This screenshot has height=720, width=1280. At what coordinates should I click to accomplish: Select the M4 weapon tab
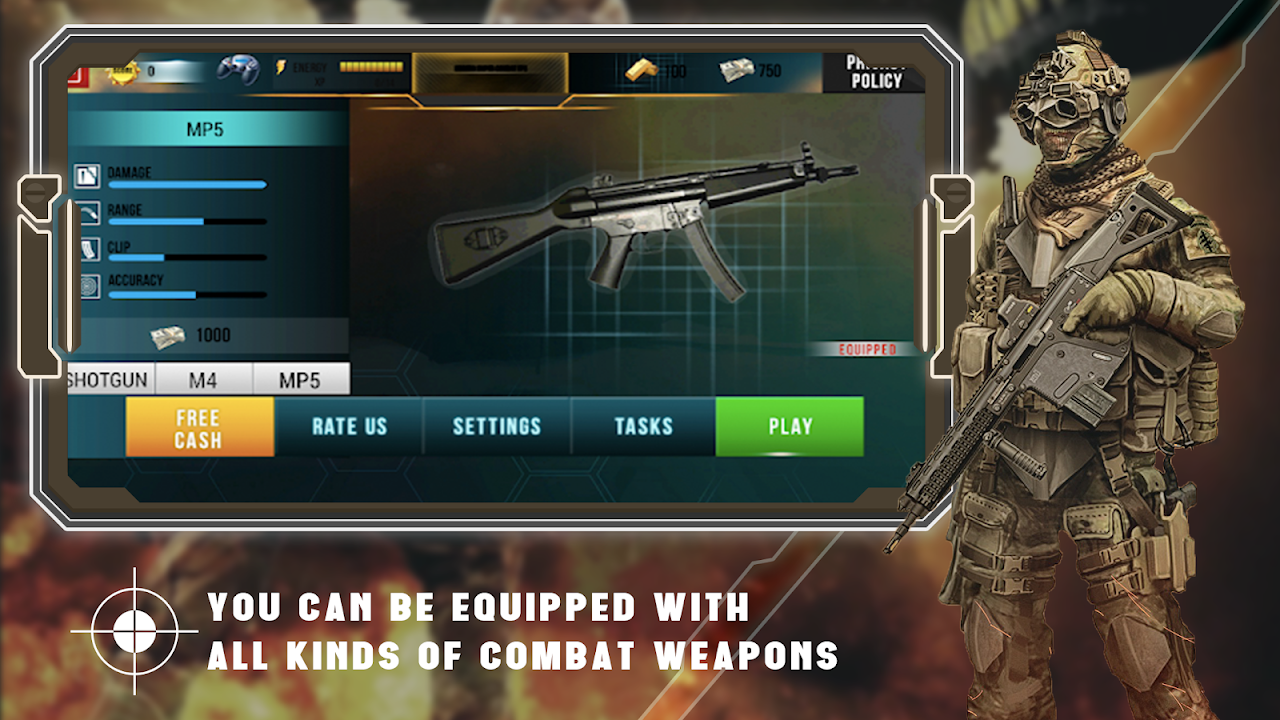[204, 380]
